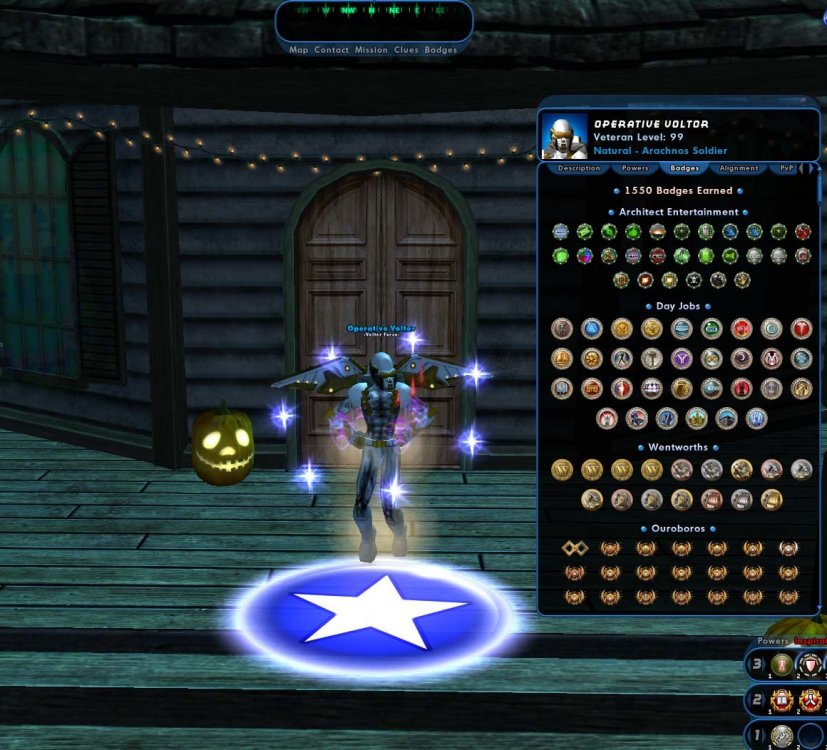Activate the first power in tray 1
The height and width of the screenshot is (750, 827).
pos(781,736)
